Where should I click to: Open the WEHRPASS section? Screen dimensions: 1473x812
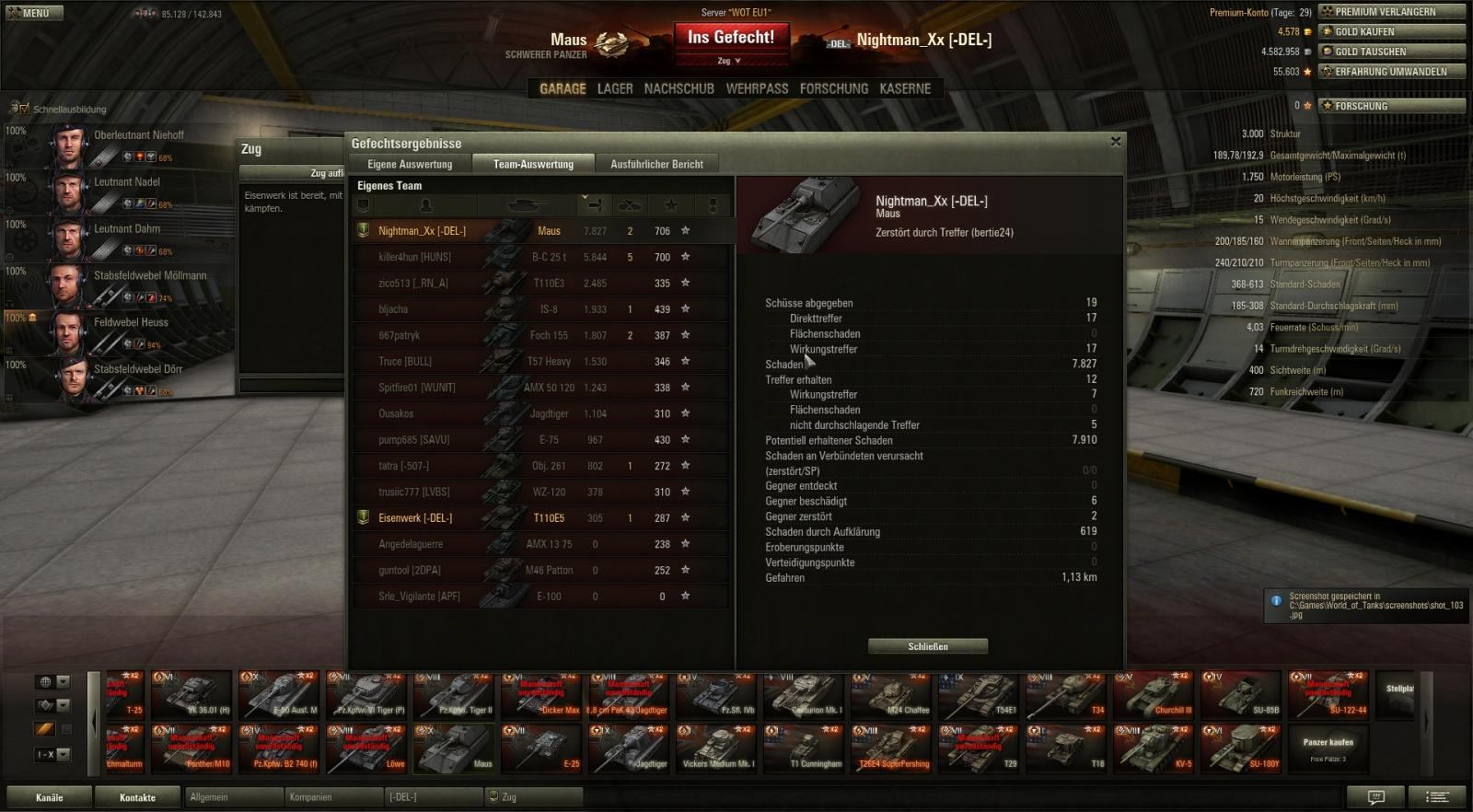click(x=757, y=88)
